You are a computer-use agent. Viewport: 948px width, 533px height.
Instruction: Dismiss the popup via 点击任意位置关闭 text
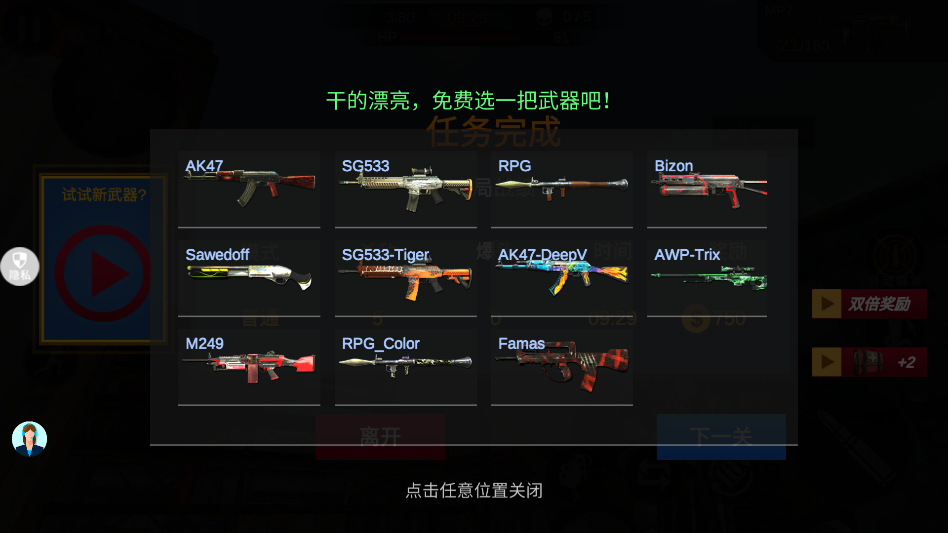pyautogui.click(x=474, y=491)
